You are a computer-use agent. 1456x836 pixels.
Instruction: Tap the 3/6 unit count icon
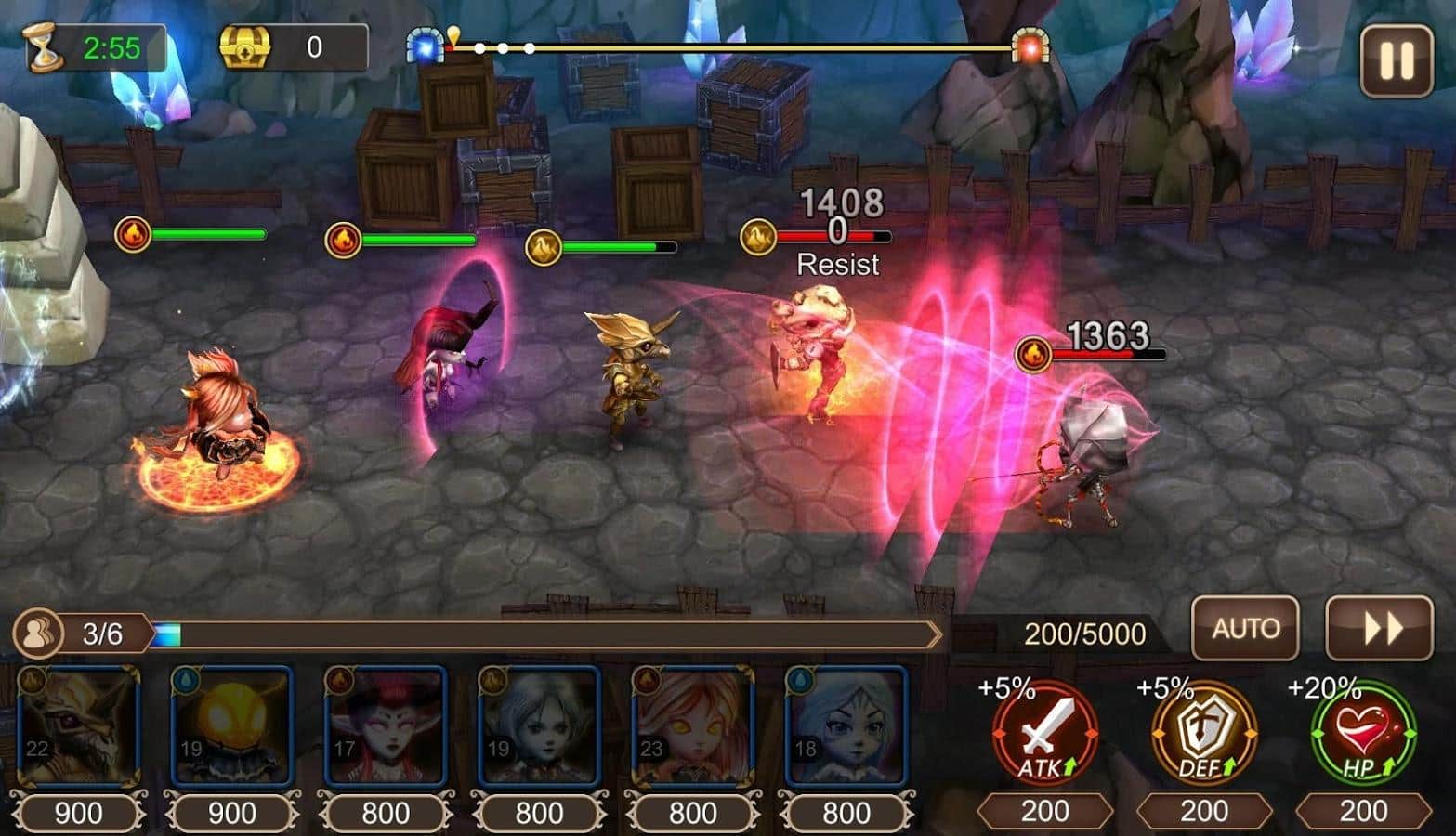39,634
